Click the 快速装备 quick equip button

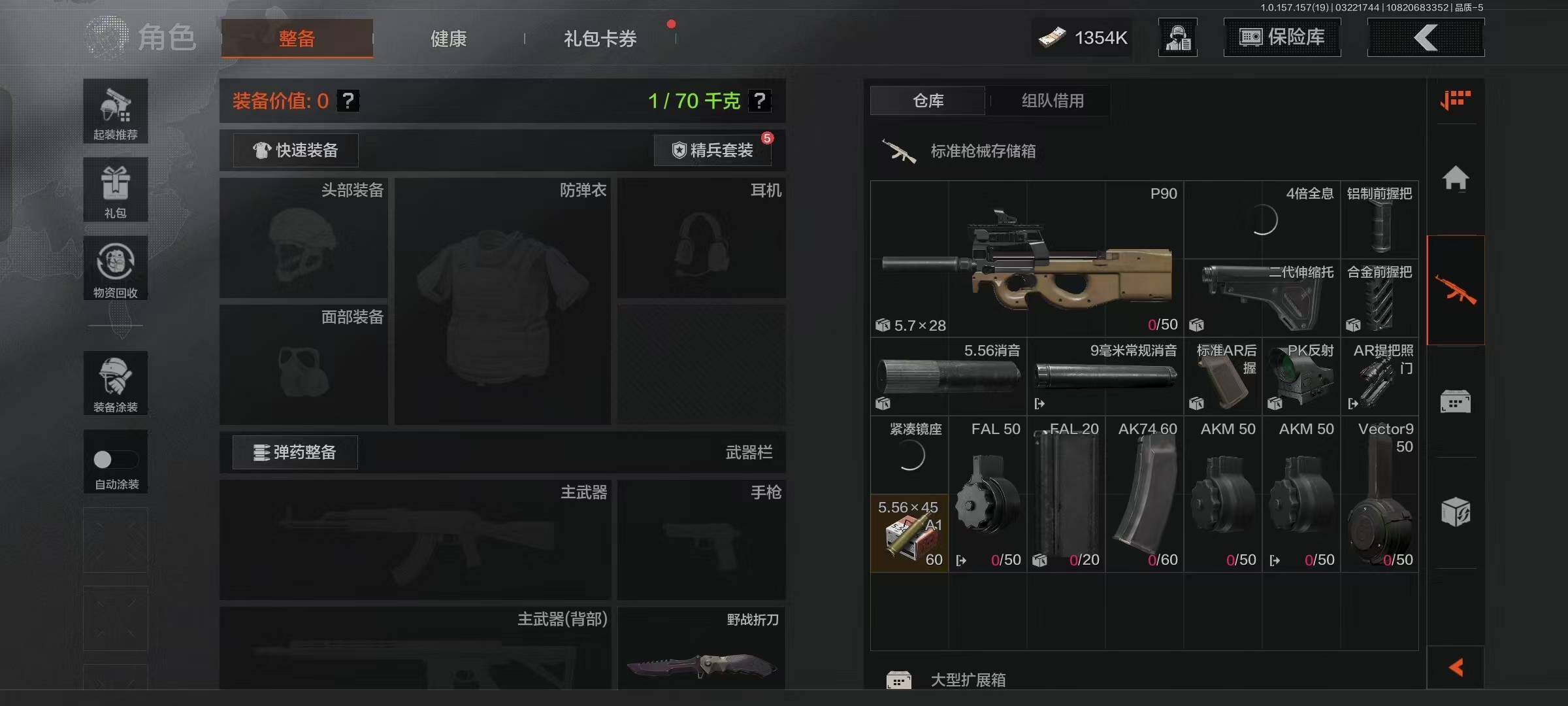click(295, 150)
